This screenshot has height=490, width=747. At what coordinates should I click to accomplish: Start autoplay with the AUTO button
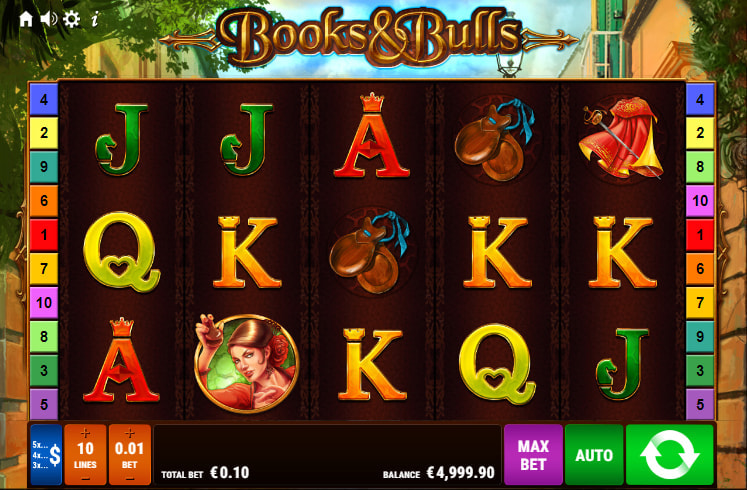(x=593, y=455)
